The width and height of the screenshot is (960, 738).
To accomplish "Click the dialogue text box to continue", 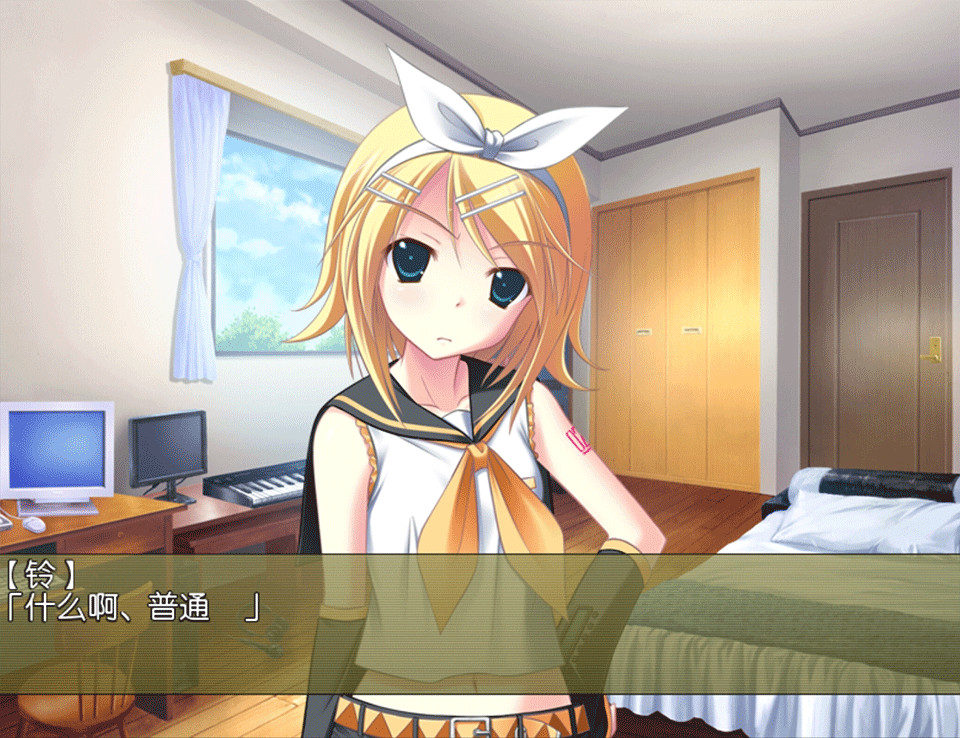I will click(x=480, y=624).
